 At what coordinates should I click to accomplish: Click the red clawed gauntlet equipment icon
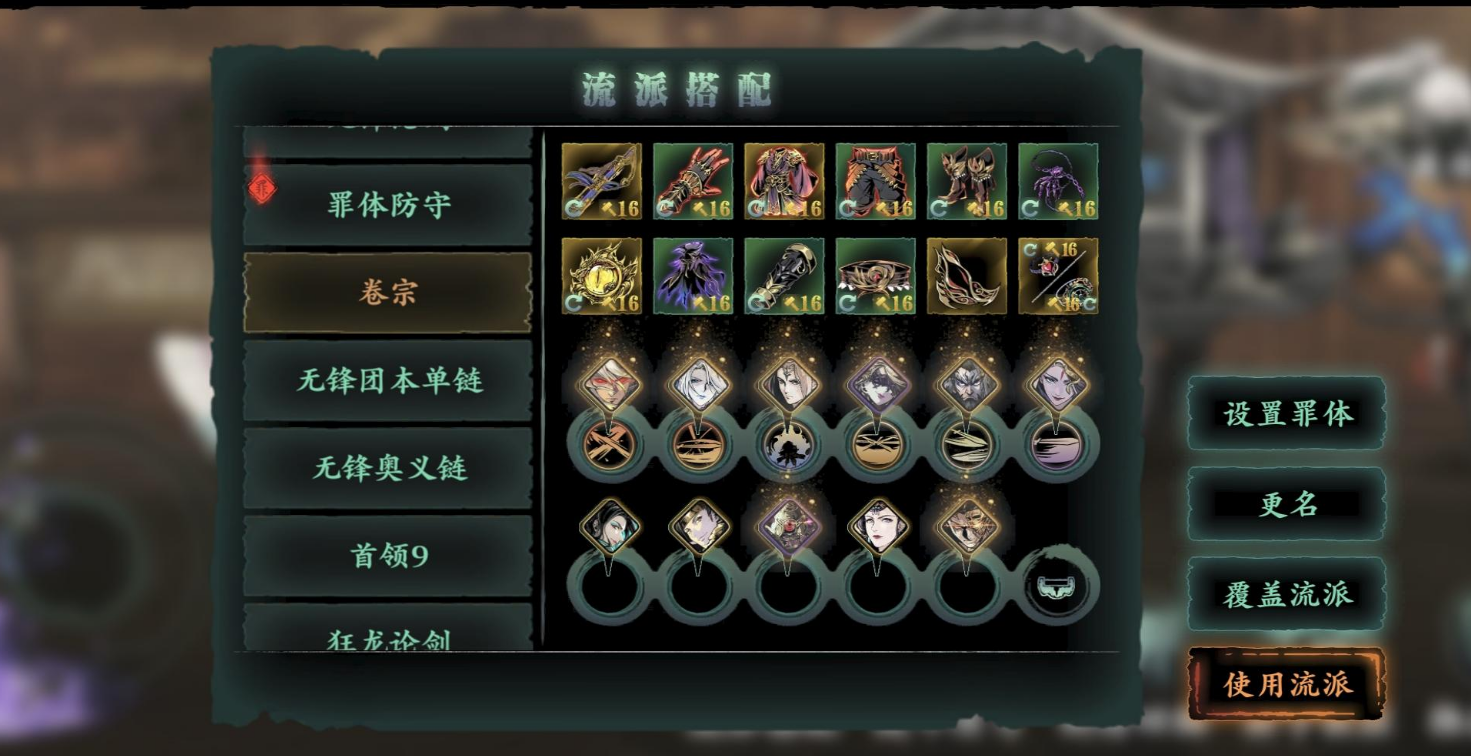coord(693,180)
